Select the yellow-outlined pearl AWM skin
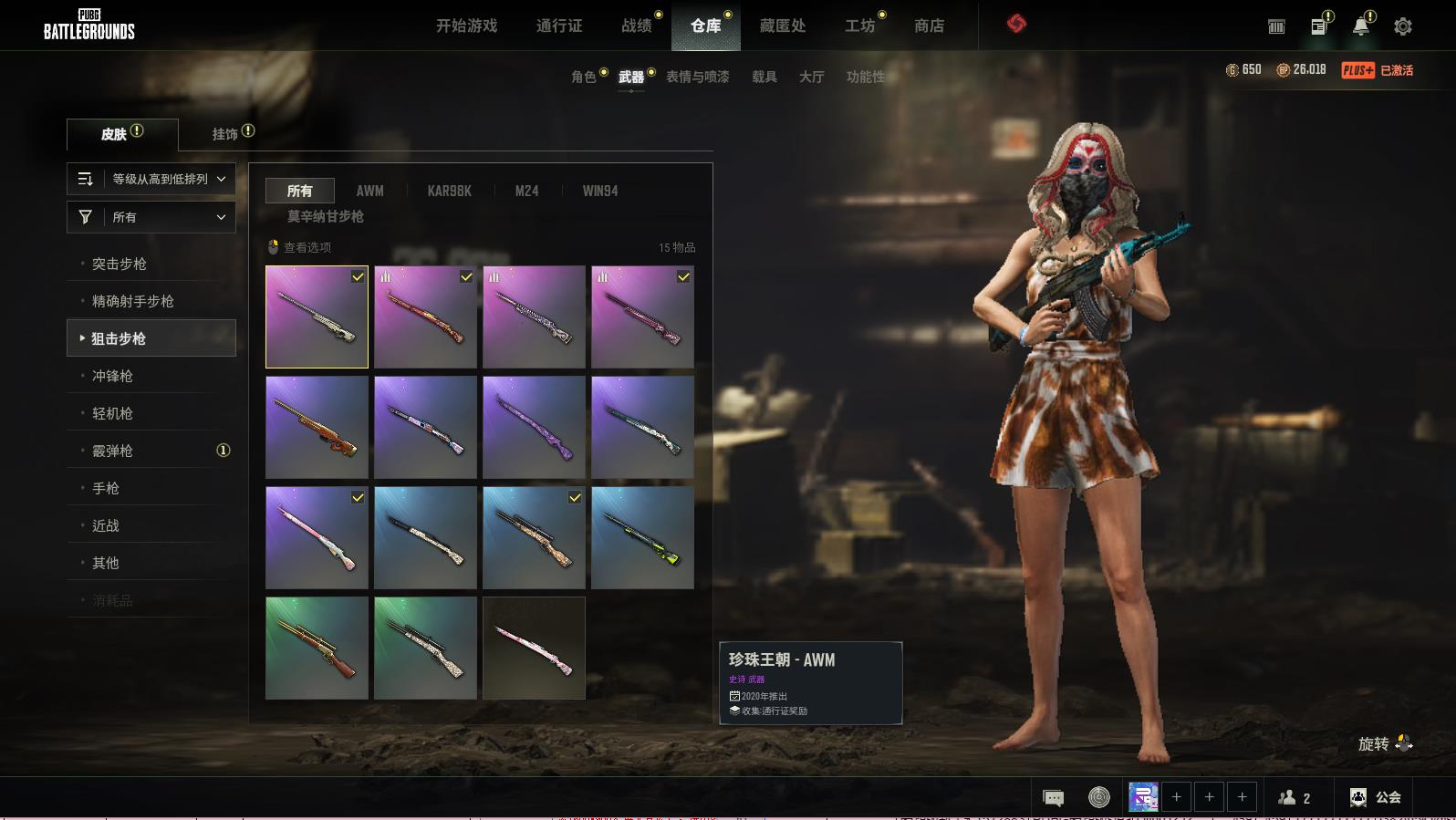 tap(317, 317)
